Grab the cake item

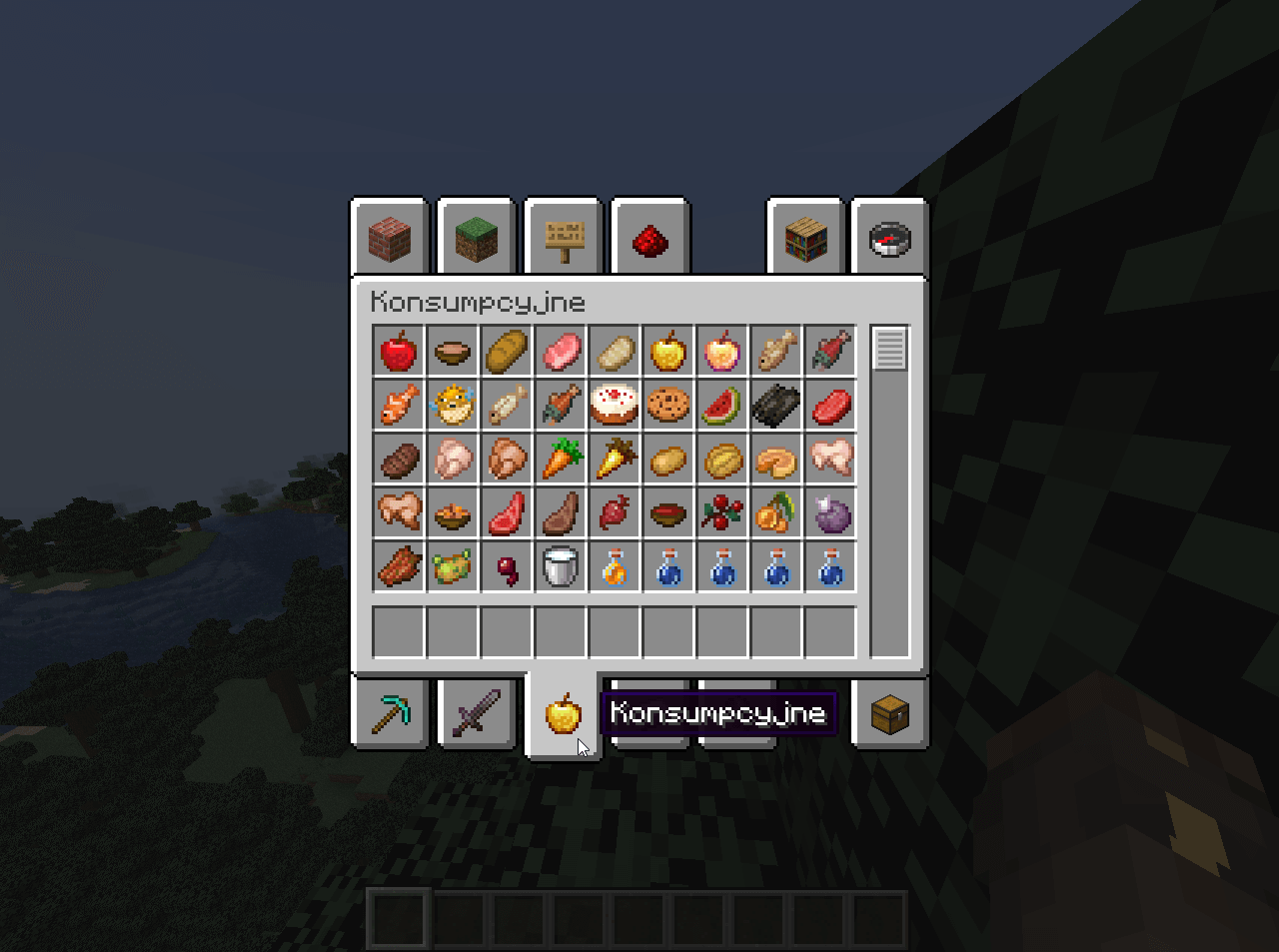(615, 406)
